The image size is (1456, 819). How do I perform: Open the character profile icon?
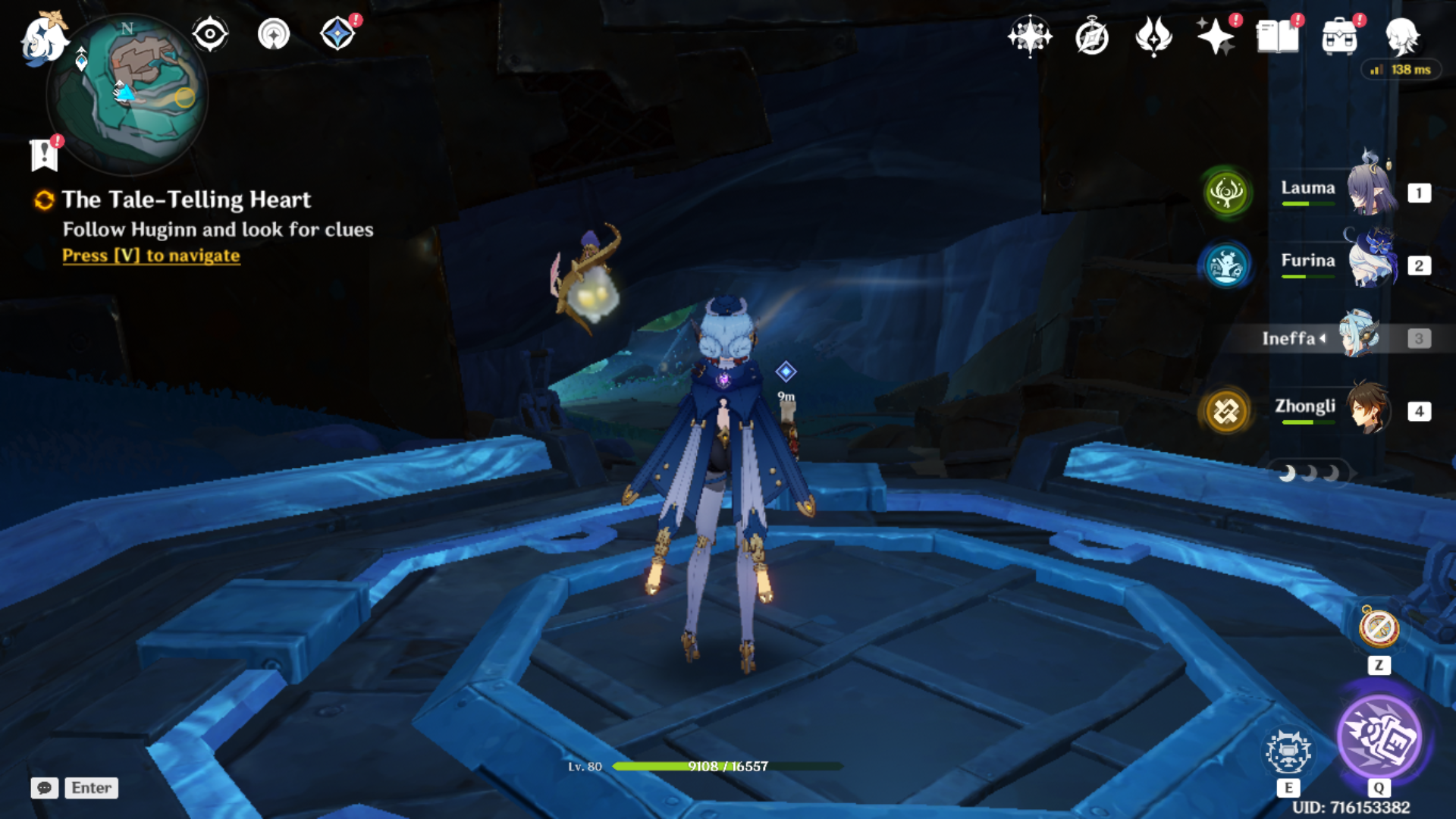[1401, 36]
